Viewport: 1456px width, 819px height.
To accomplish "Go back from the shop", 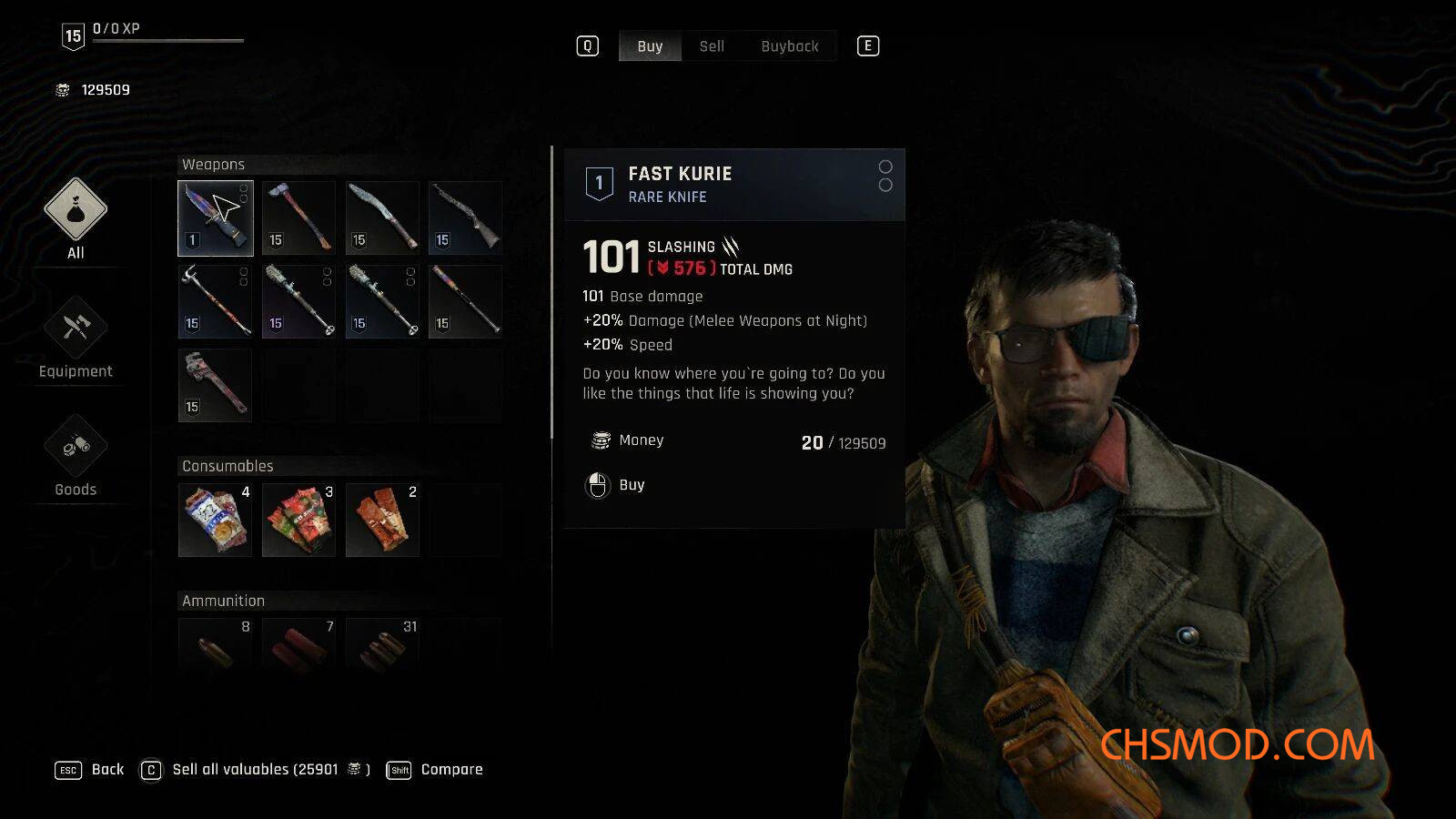I will pyautogui.click(x=90, y=770).
